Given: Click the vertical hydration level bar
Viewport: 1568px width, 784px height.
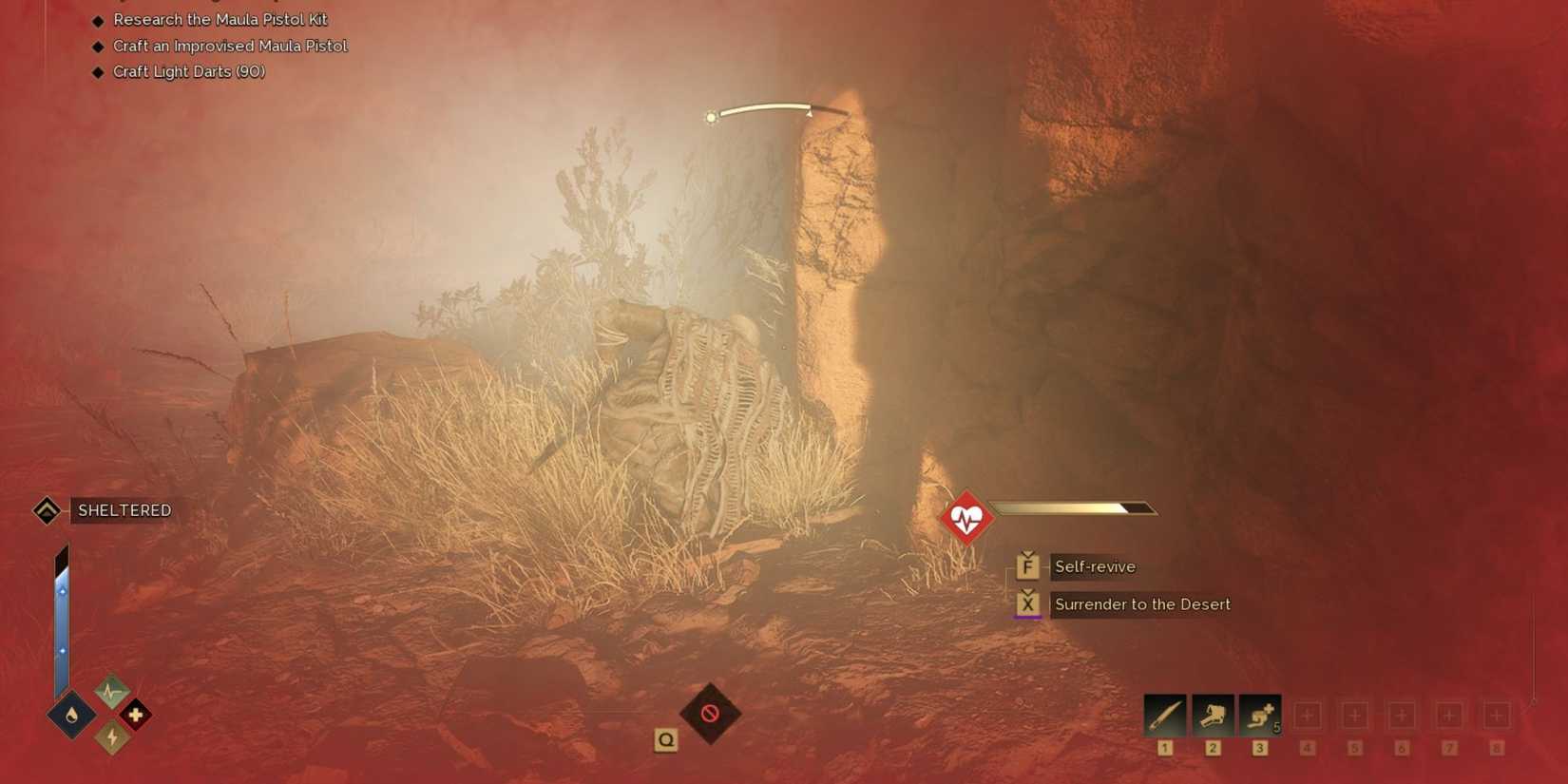Looking at the screenshot, I should tap(63, 618).
